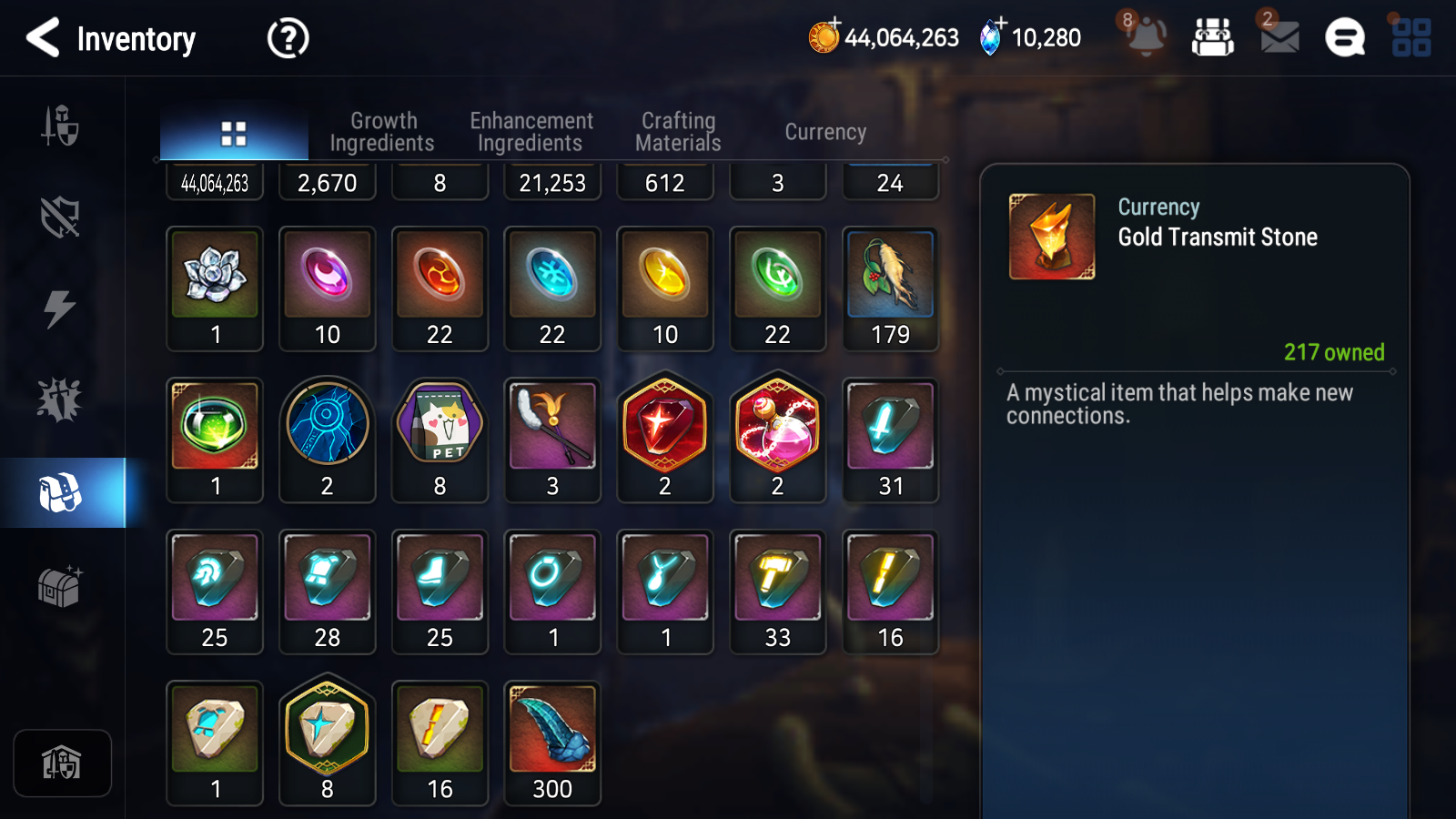Open the notification bell
The image size is (1456, 819).
pos(1146,36)
